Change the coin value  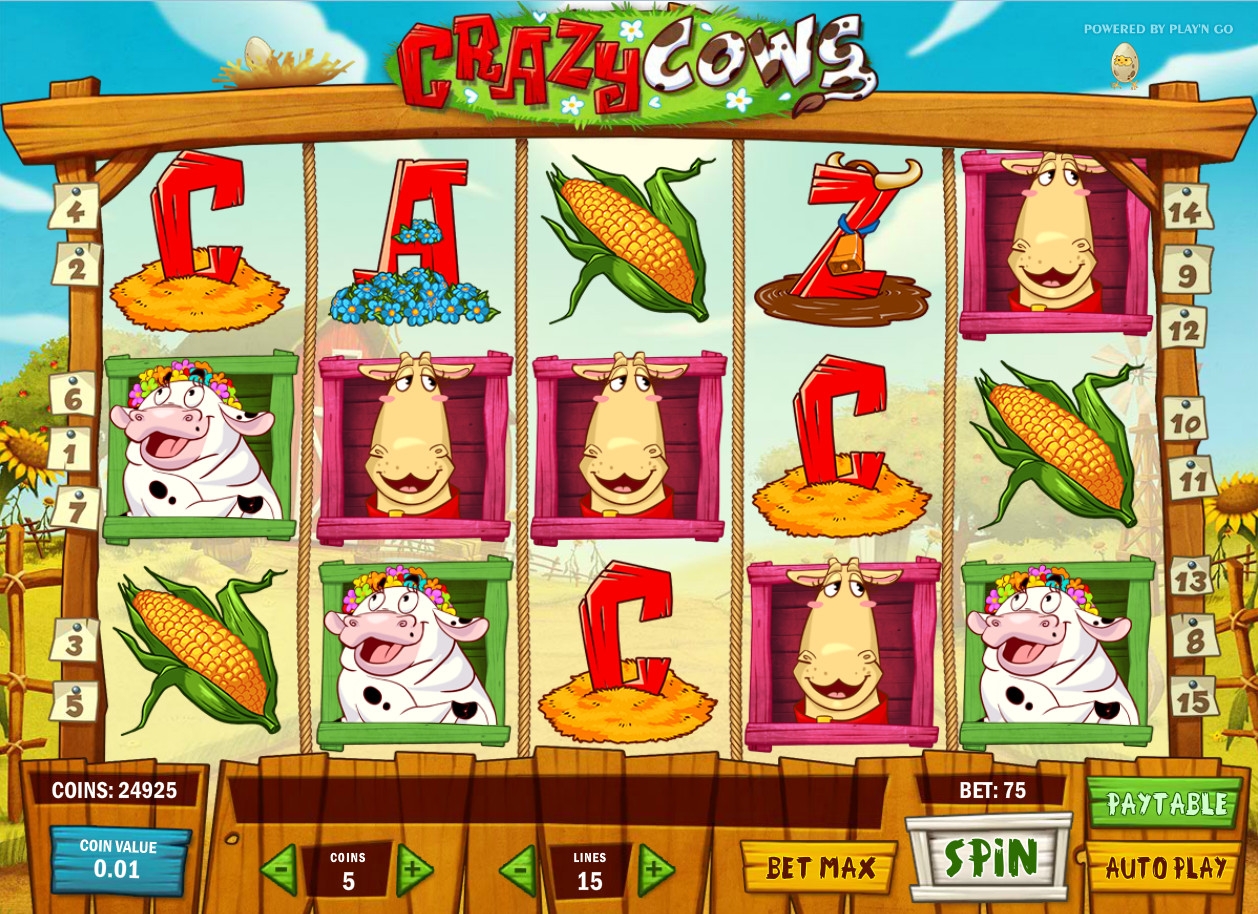click(x=118, y=859)
